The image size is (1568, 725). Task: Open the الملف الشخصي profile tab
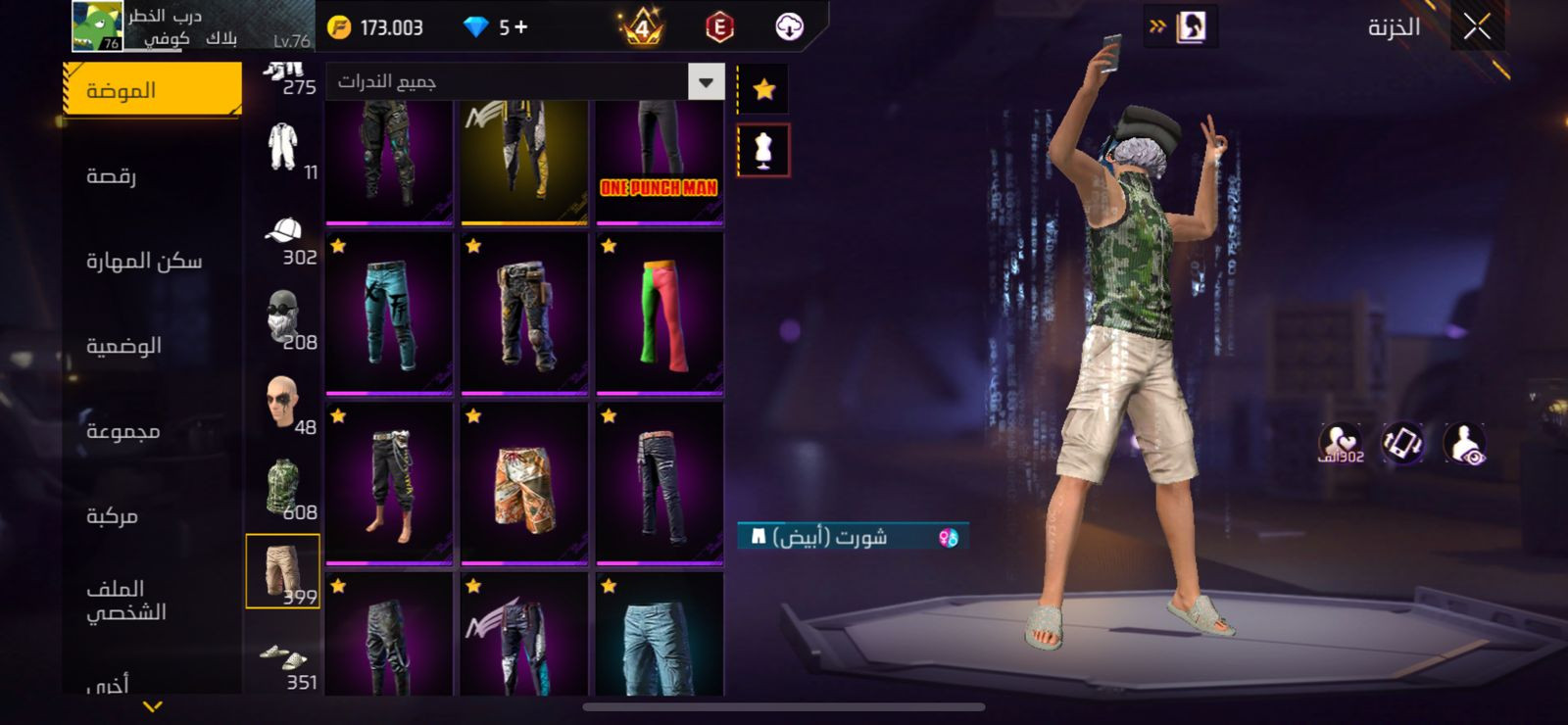[x=125, y=600]
